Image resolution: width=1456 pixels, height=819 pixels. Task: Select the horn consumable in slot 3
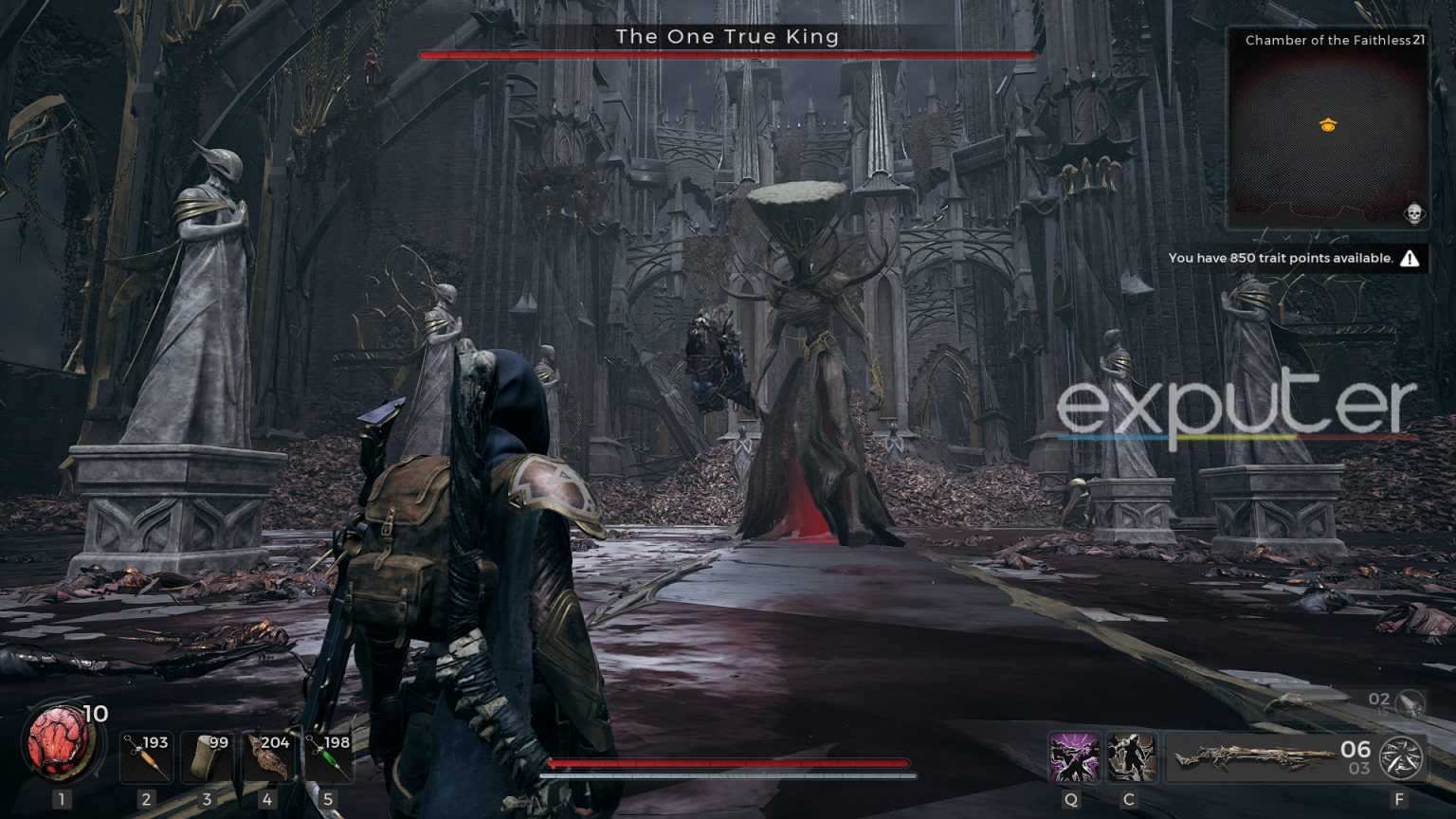(x=208, y=756)
